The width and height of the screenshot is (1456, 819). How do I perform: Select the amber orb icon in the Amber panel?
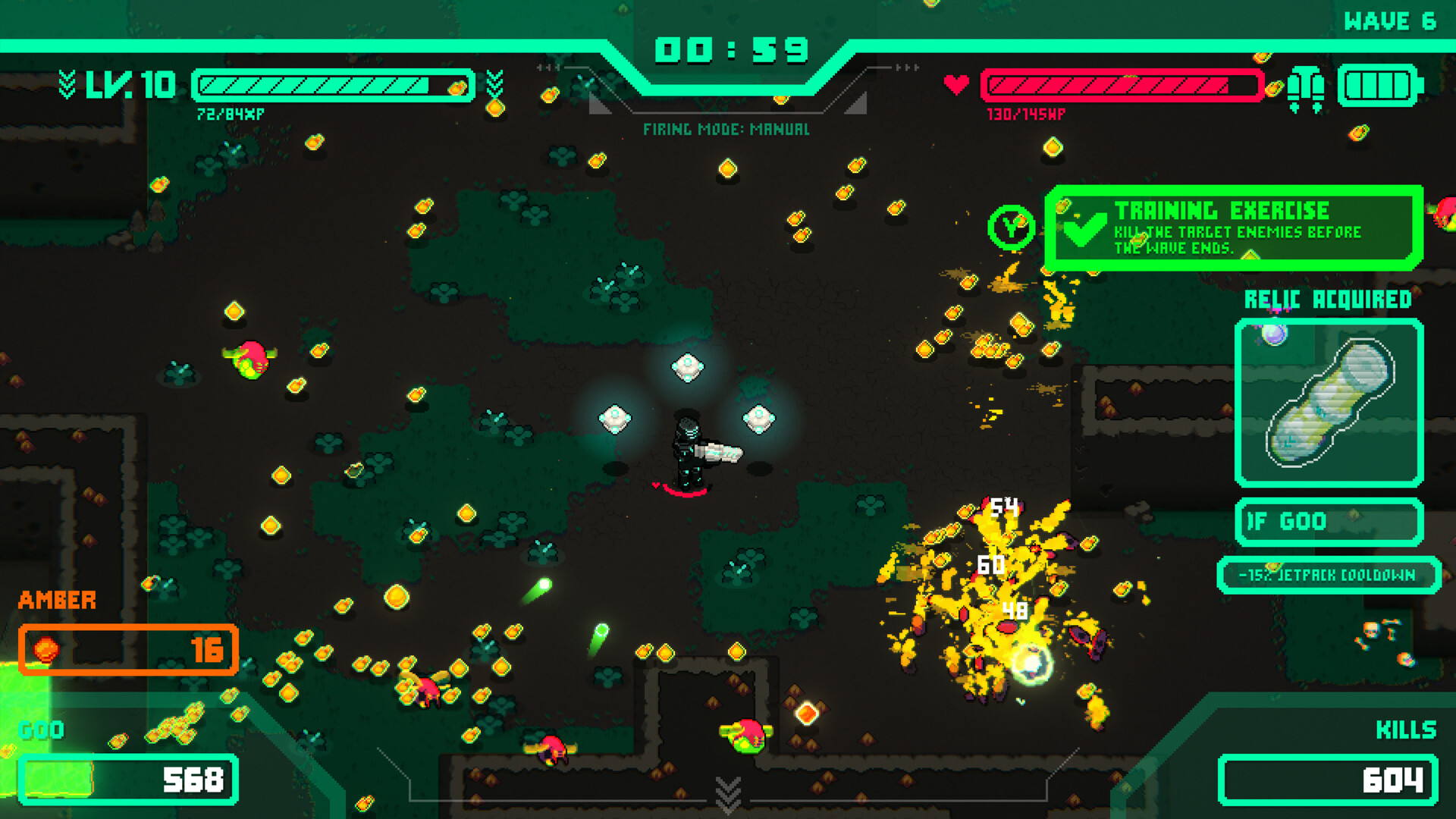47,650
